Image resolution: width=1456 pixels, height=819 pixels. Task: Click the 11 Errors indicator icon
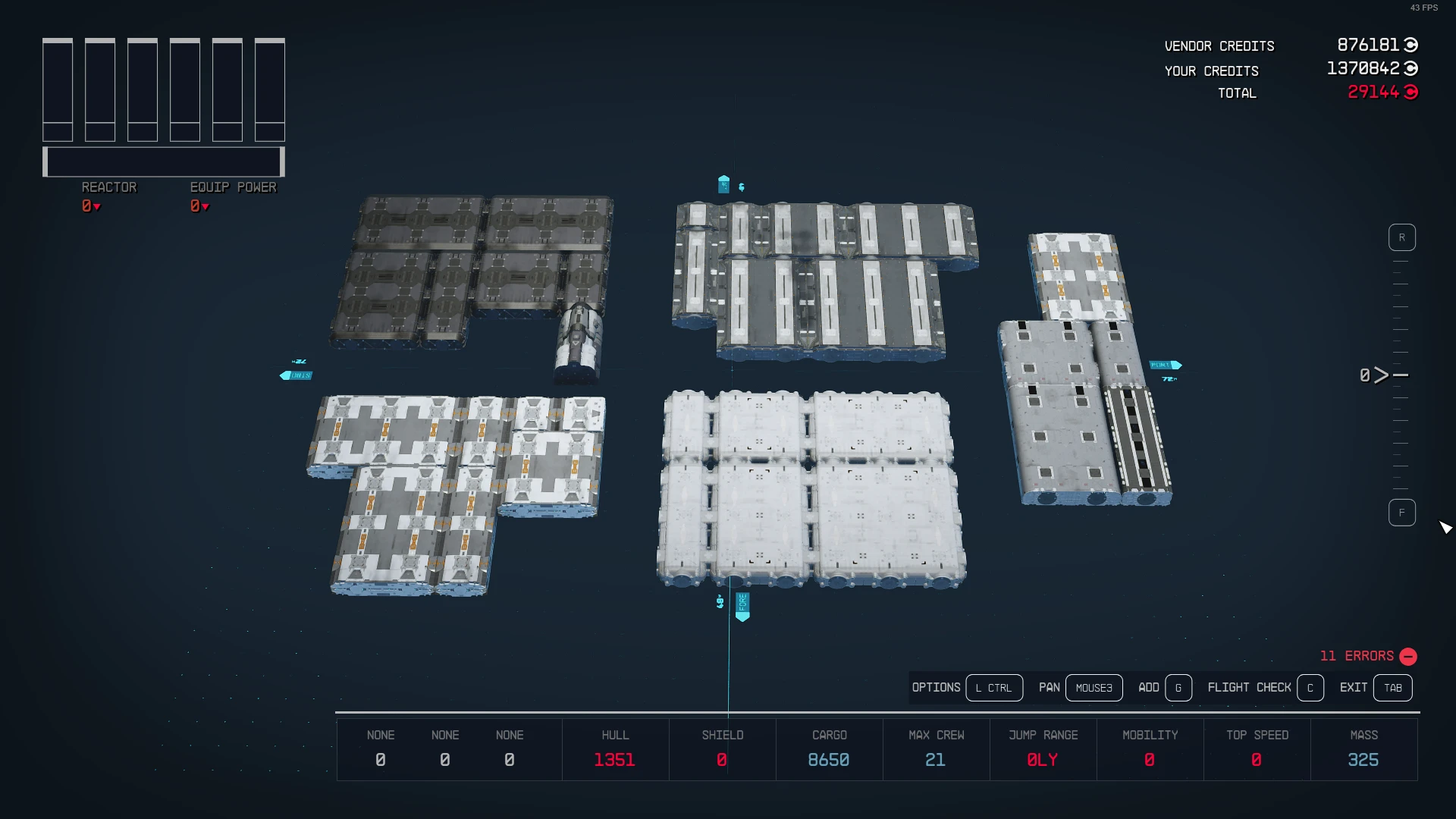[x=1408, y=657]
